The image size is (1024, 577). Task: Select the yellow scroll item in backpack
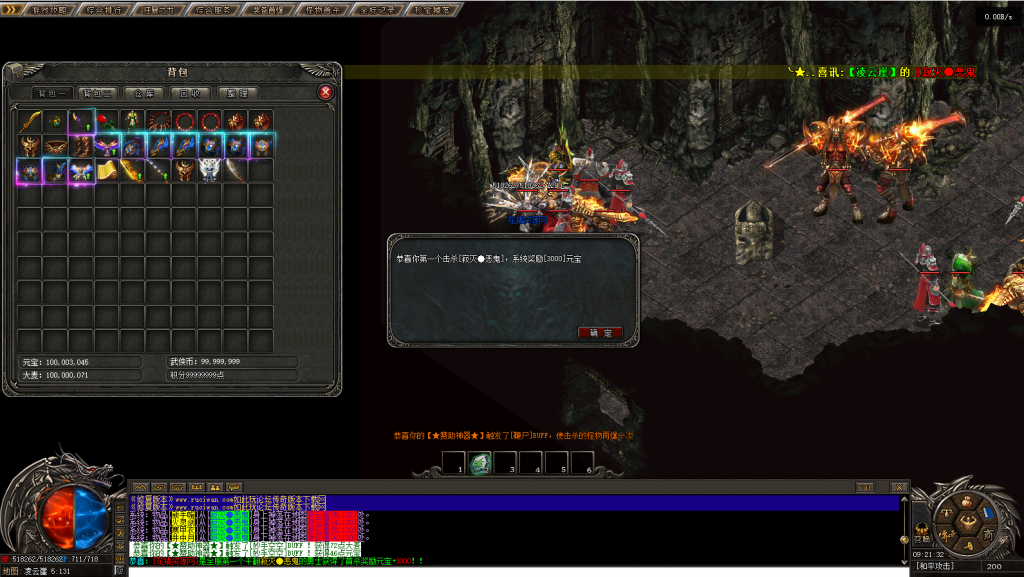107,170
